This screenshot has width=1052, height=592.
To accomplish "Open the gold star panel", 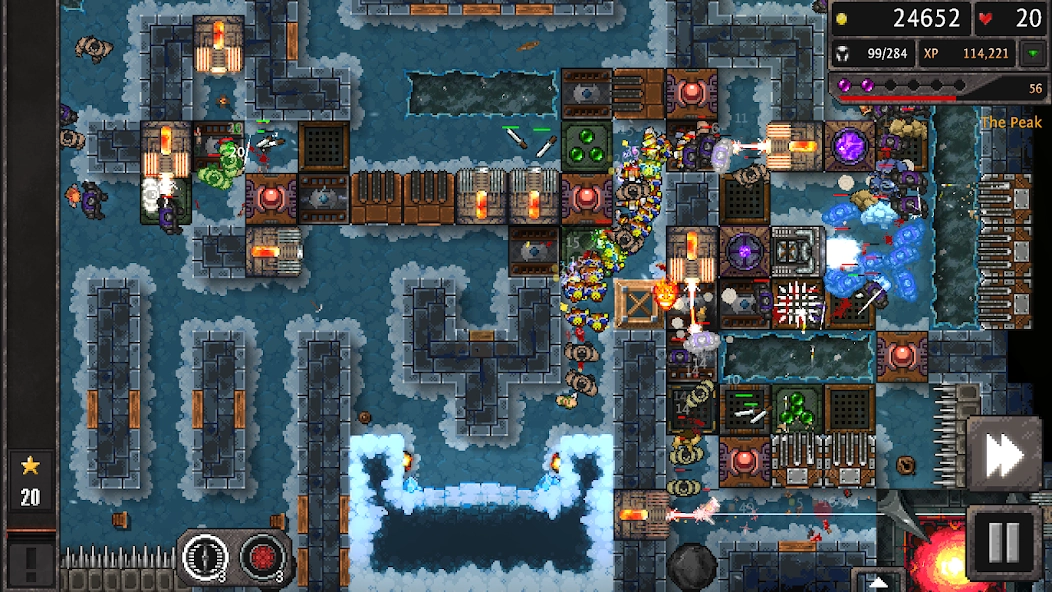I will [x=30, y=480].
